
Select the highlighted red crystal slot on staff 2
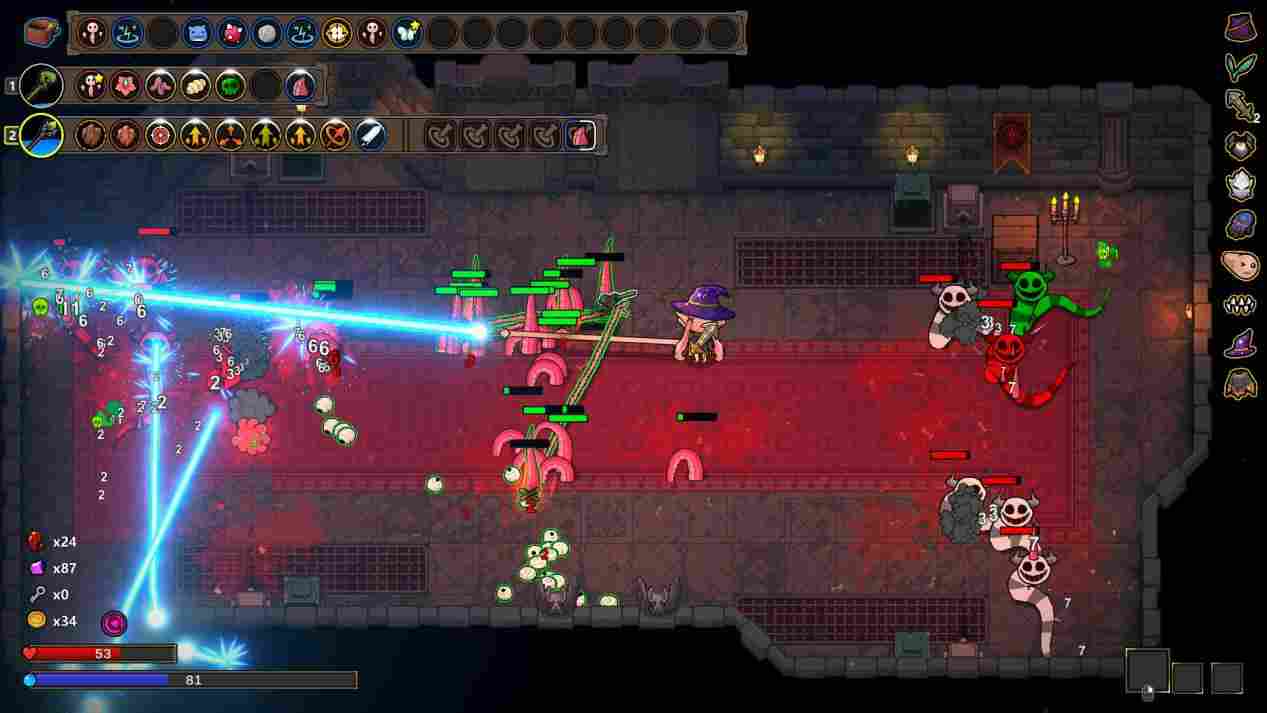580,135
